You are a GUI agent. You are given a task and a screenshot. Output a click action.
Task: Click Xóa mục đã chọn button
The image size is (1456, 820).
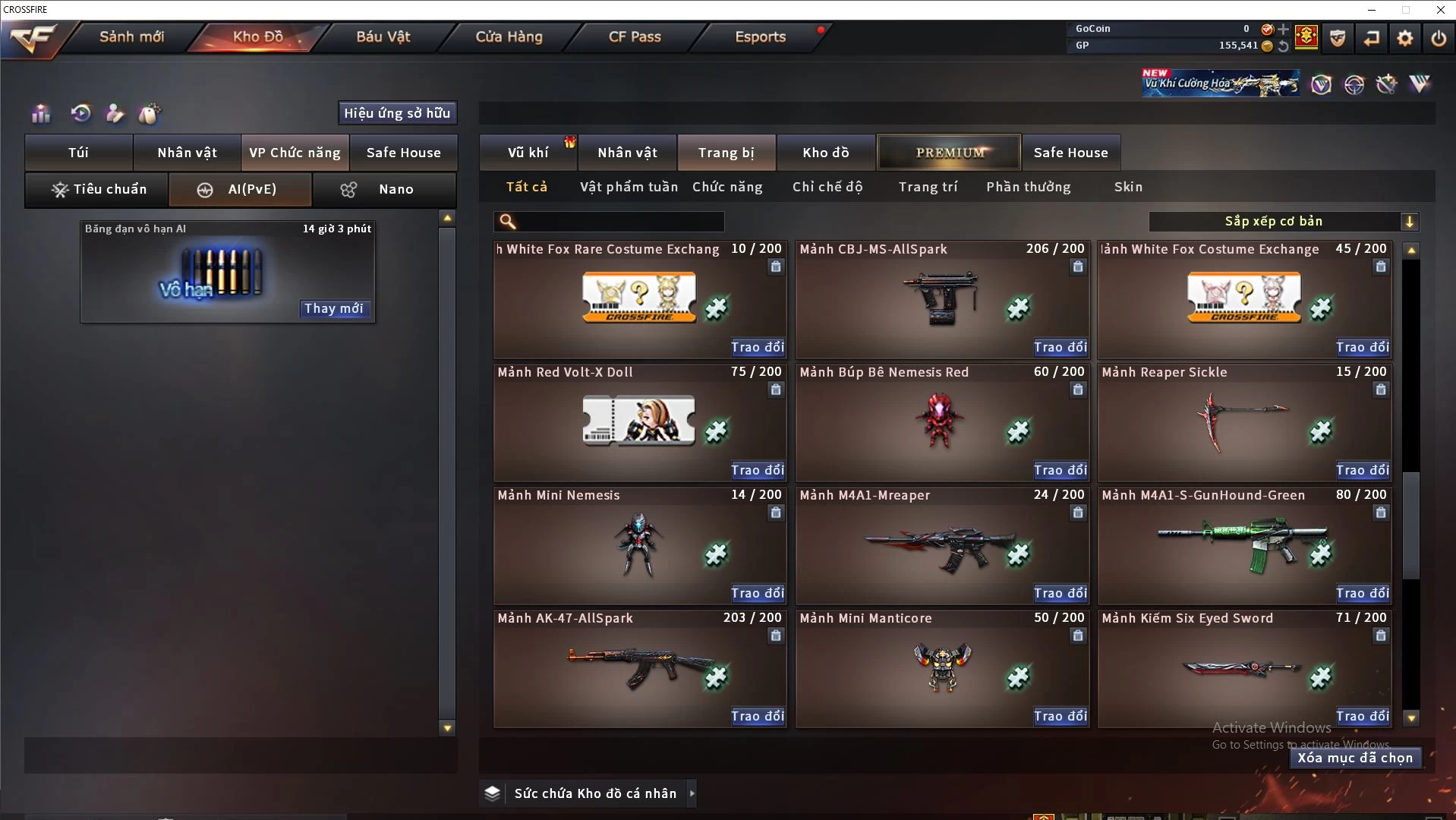1355,758
